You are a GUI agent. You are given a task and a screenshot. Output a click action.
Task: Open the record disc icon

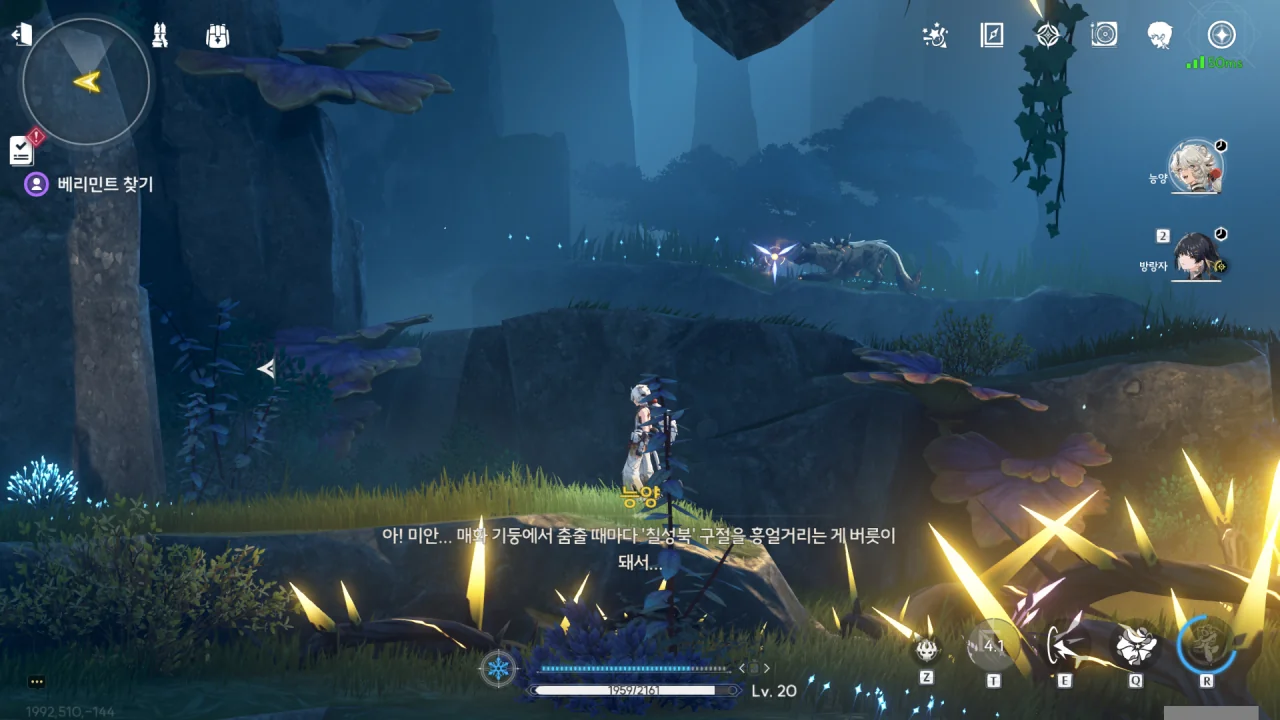(1104, 36)
